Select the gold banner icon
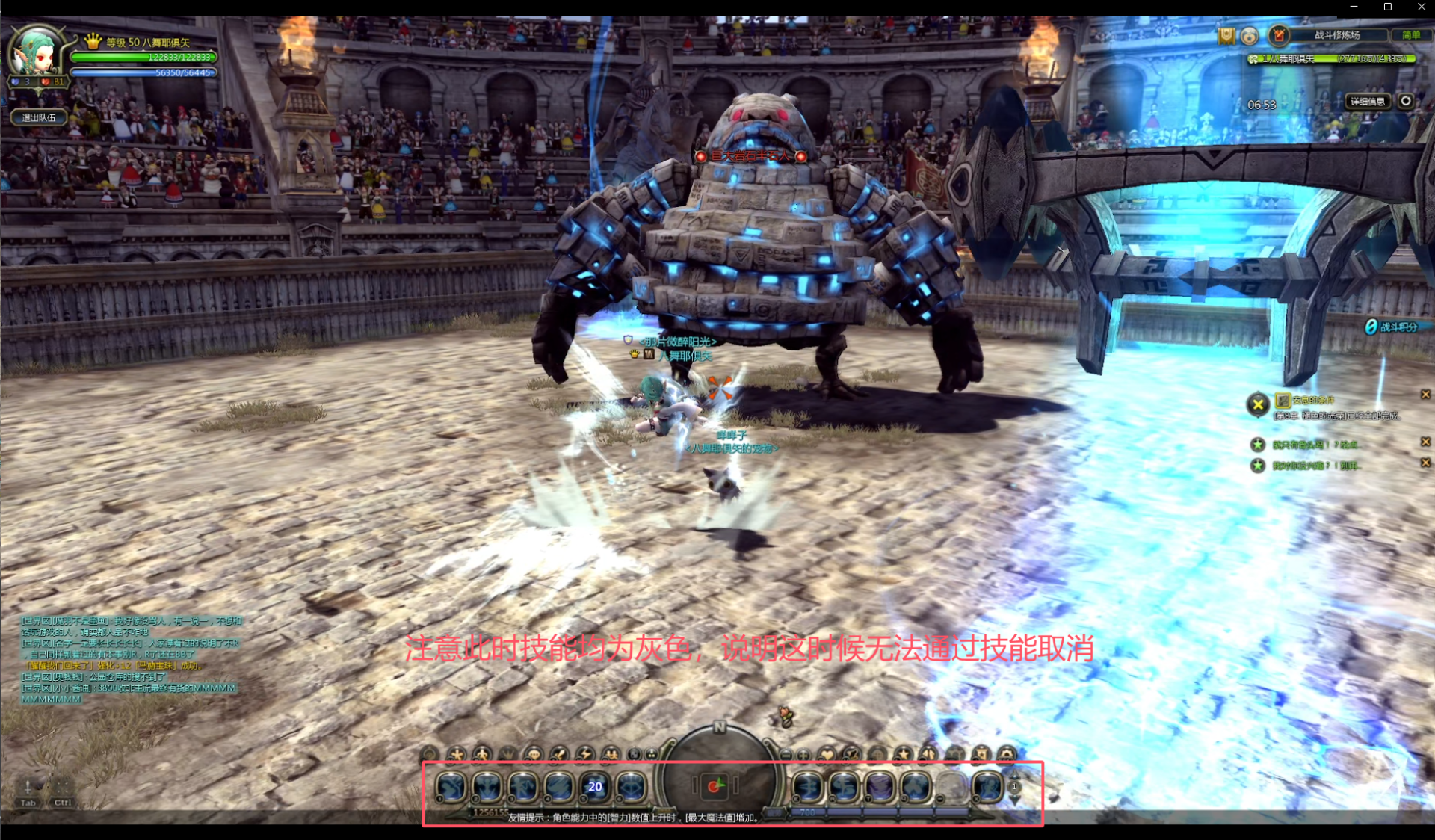Image resolution: width=1435 pixels, height=840 pixels. [x=1226, y=36]
